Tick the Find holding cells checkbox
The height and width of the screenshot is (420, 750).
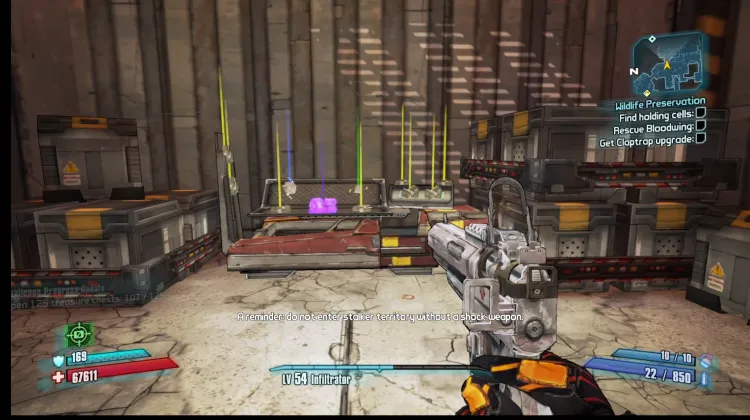700,114
